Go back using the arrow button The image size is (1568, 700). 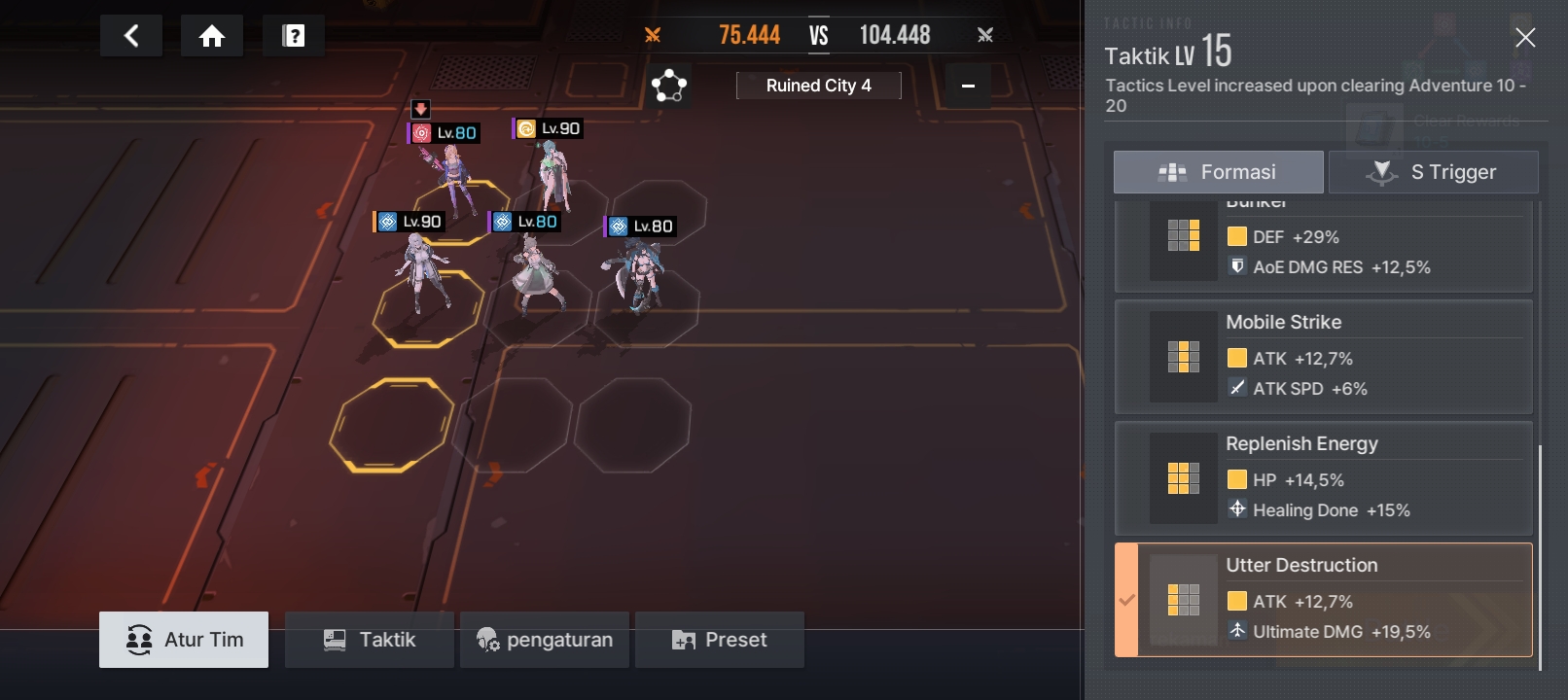(x=131, y=36)
